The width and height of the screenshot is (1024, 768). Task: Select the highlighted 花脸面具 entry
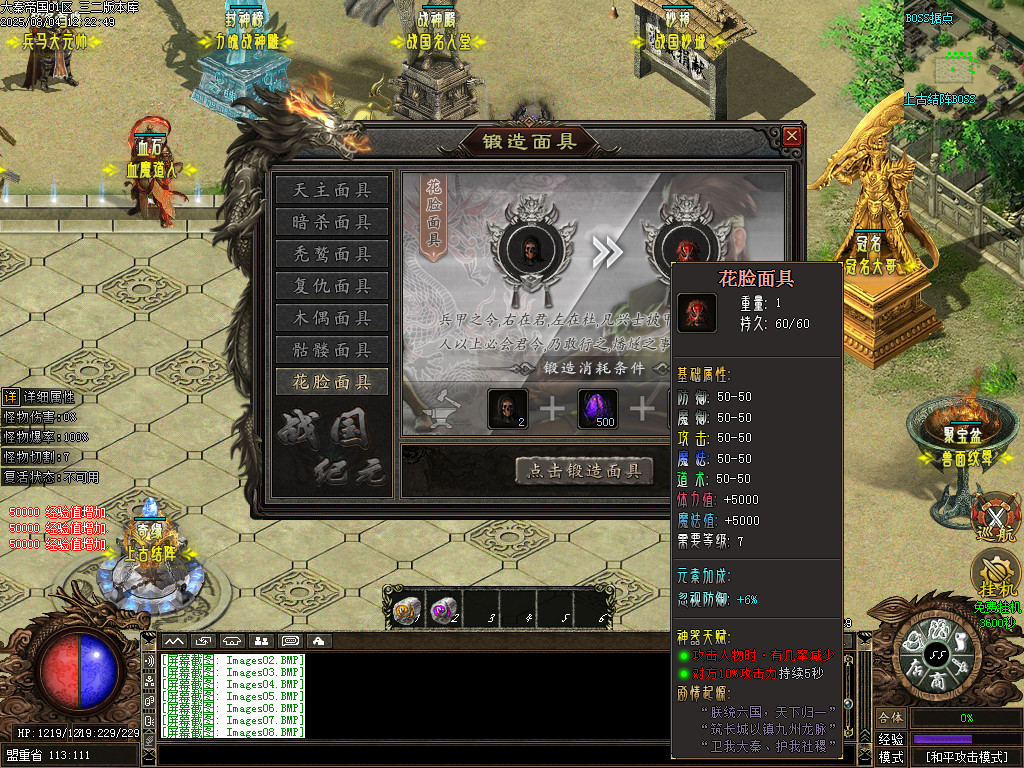tap(332, 382)
